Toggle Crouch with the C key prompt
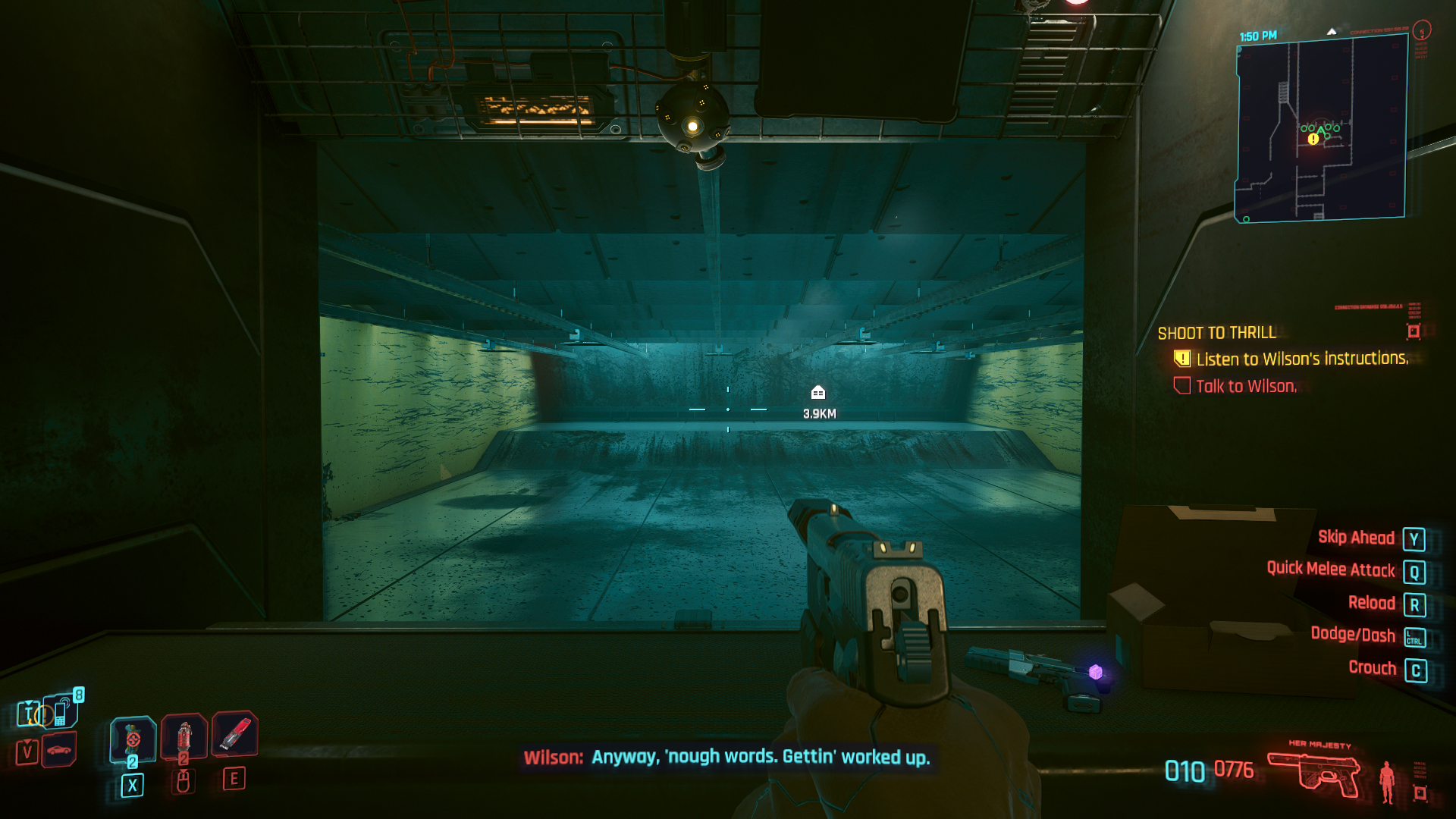The height and width of the screenshot is (819, 1456). point(1417,668)
